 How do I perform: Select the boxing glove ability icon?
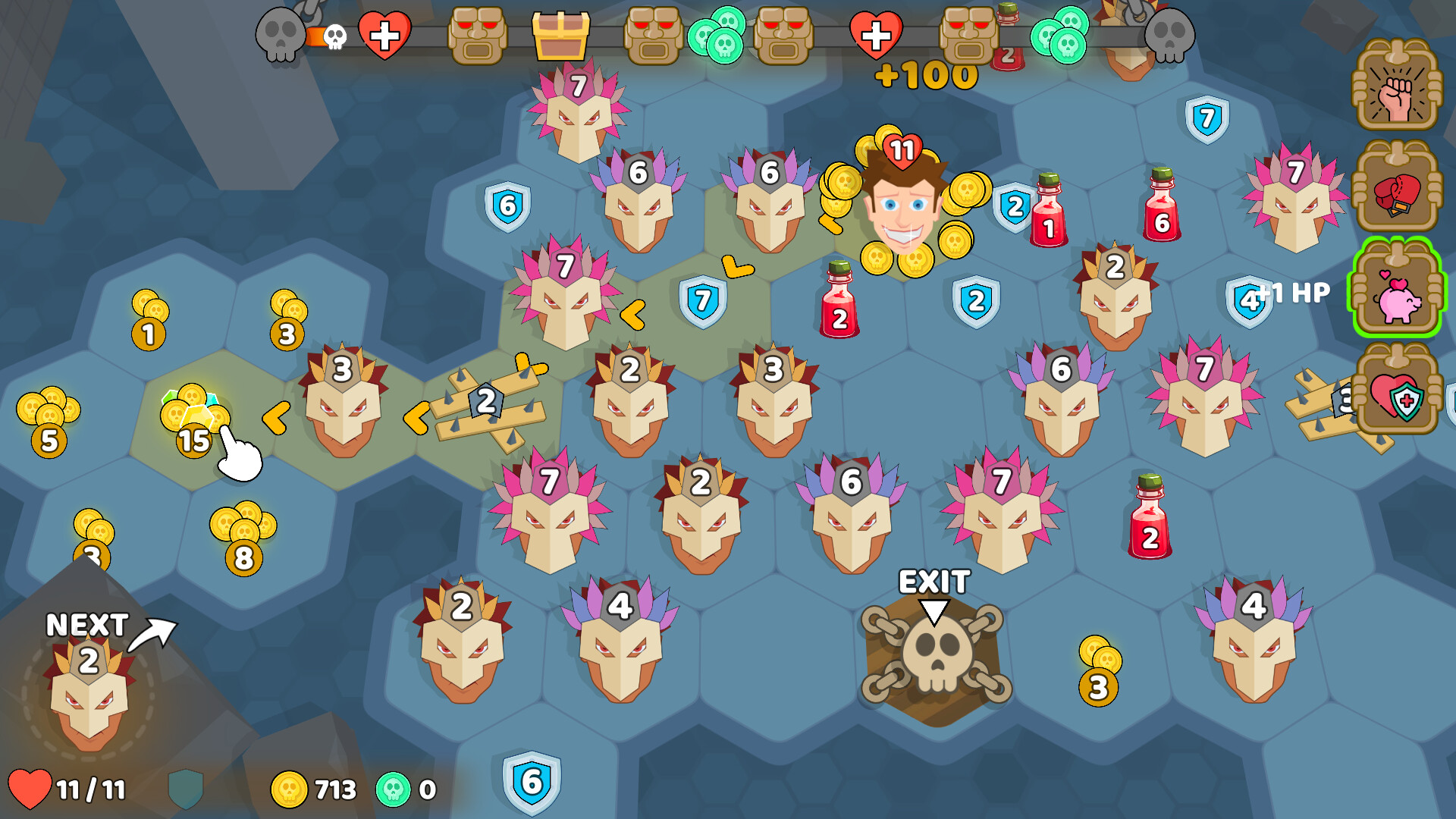click(x=1399, y=193)
